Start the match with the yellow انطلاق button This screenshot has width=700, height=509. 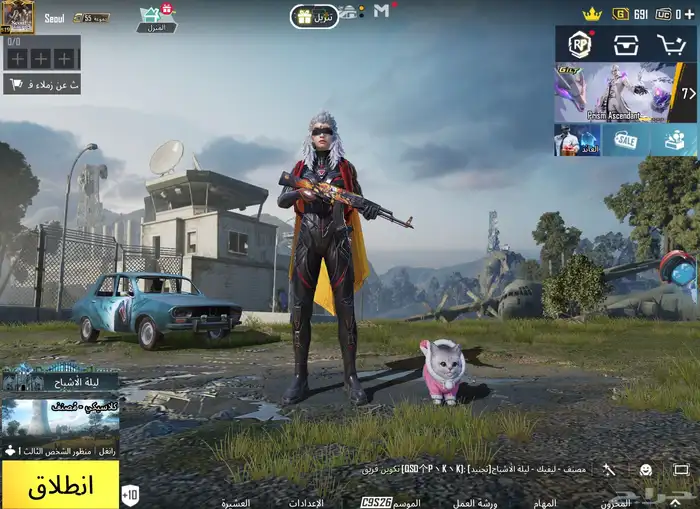[60, 486]
